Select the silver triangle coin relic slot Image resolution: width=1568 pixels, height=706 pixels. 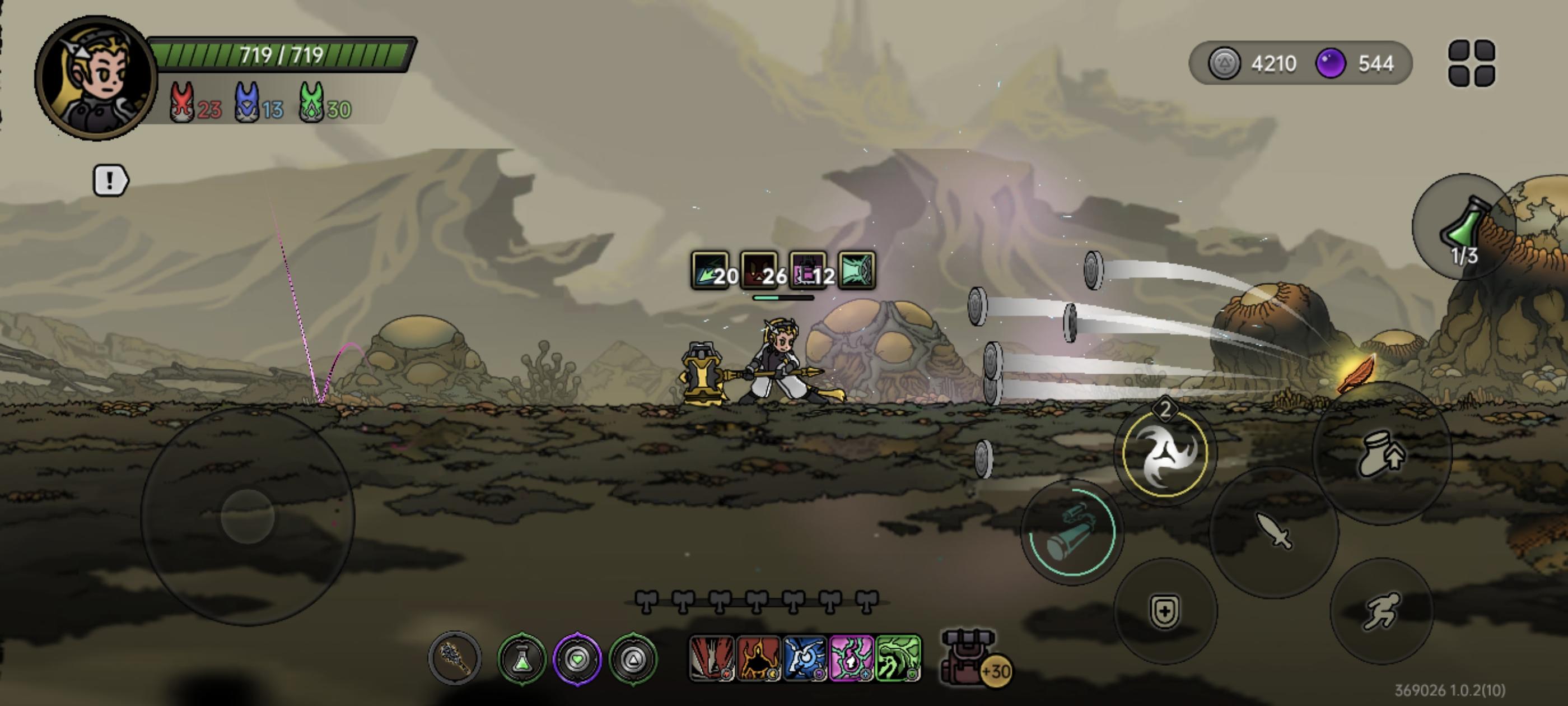(633, 658)
